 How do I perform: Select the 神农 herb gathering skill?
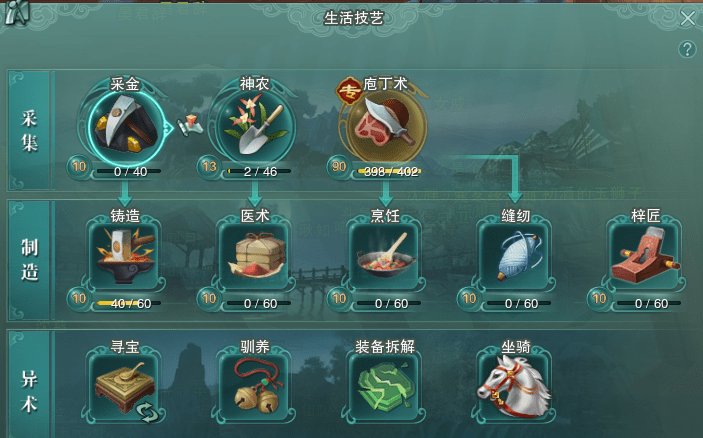254,126
